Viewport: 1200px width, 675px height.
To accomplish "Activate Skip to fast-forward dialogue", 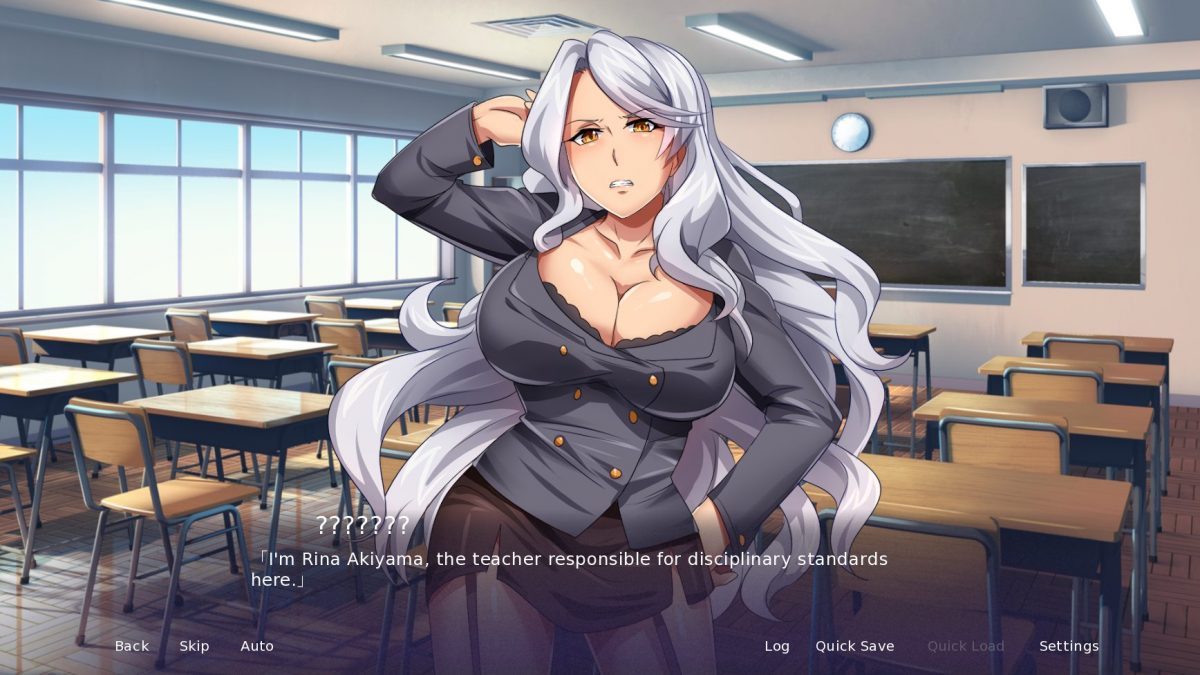I will pyautogui.click(x=194, y=646).
